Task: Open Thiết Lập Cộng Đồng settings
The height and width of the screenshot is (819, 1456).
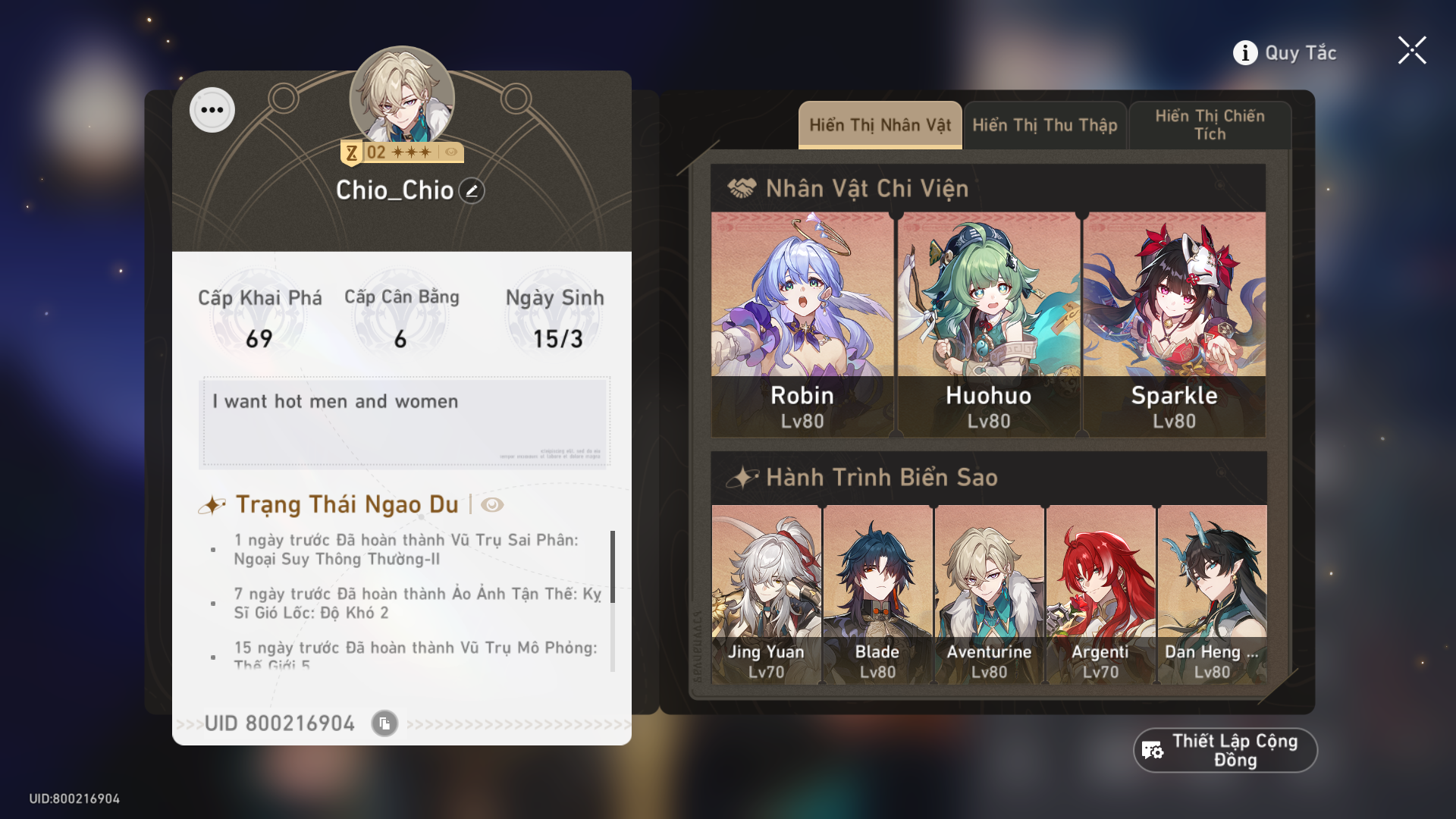Action: pos(1225,751)
